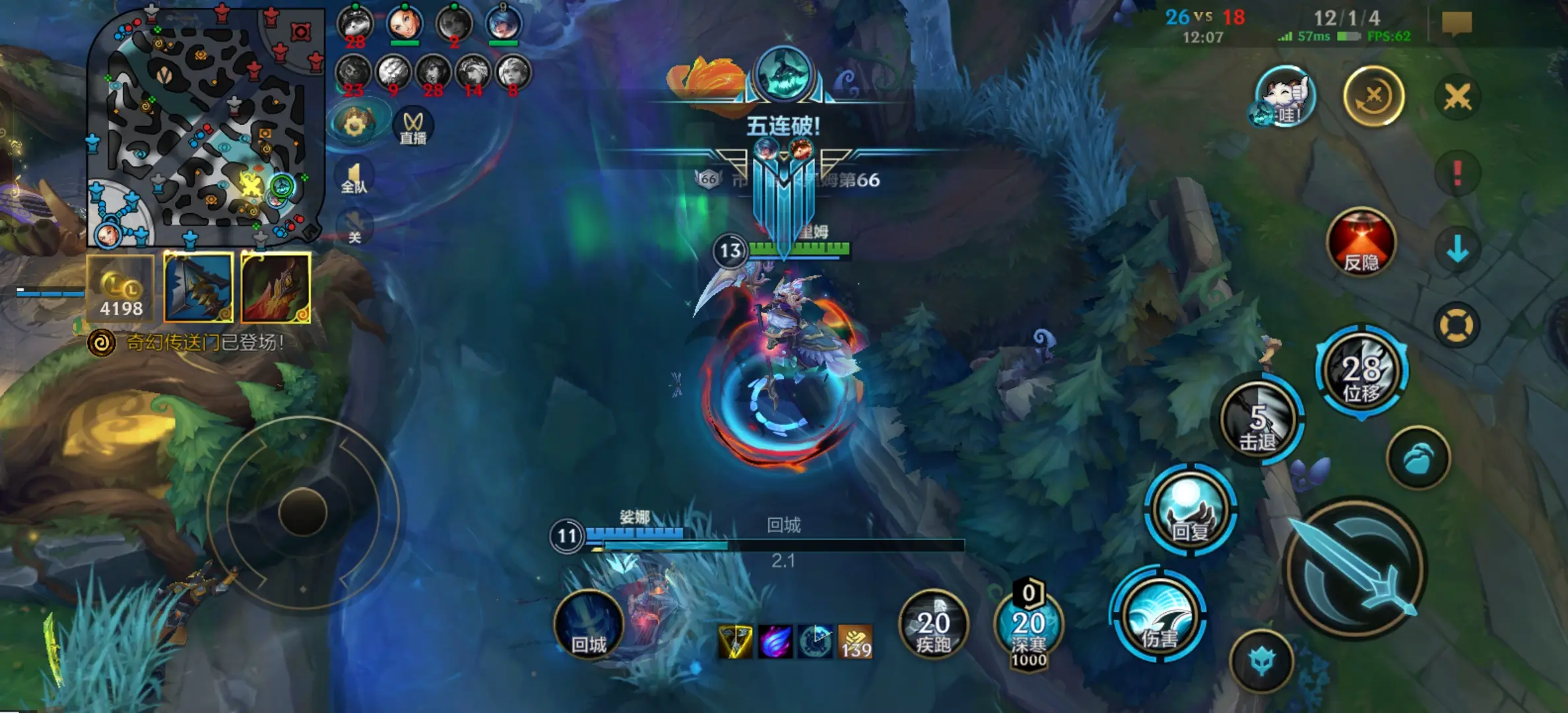Use the 回复 heal spell
Screen dimensions: 1568x713
[1190, 510]
